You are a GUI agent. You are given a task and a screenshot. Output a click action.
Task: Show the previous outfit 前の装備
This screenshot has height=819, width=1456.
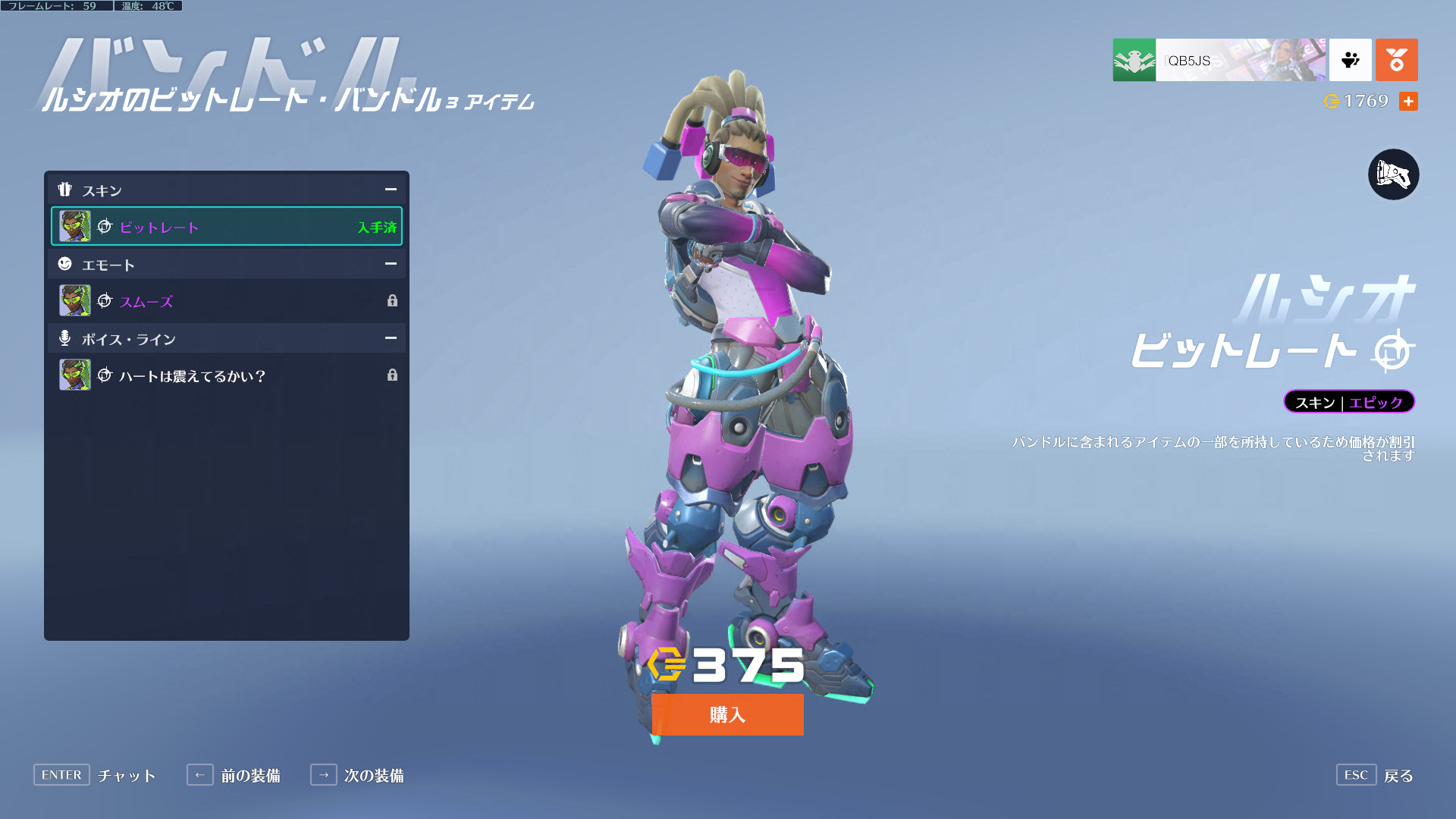[x=234, y=775]
